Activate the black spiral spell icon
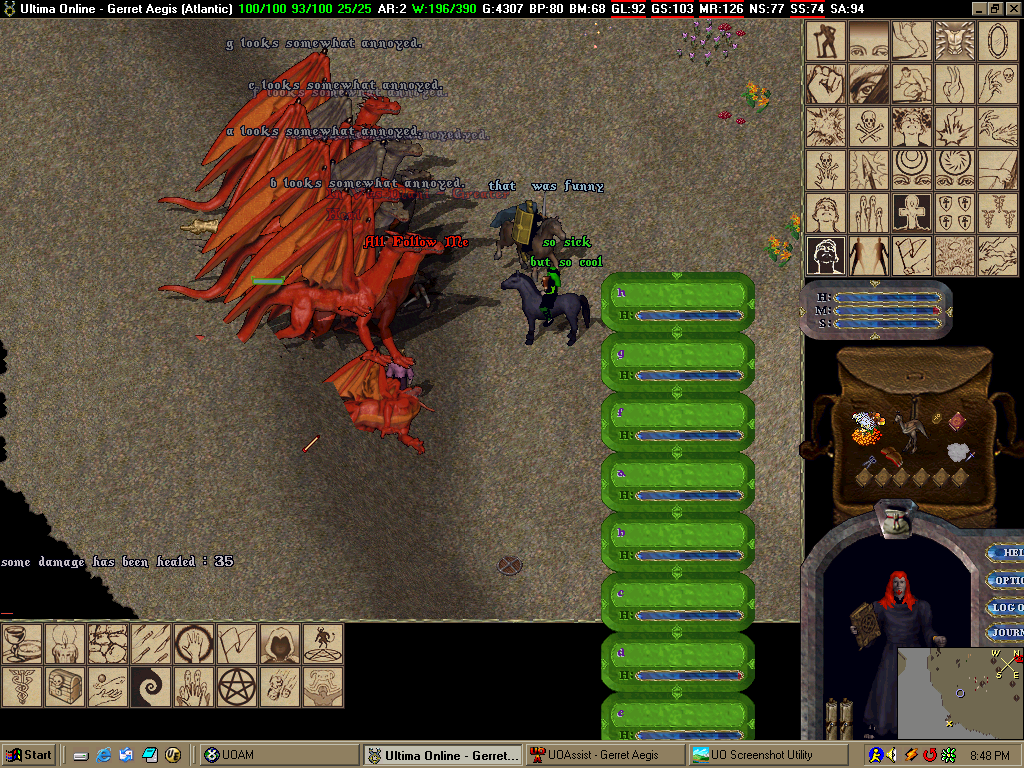 (150, 687)
